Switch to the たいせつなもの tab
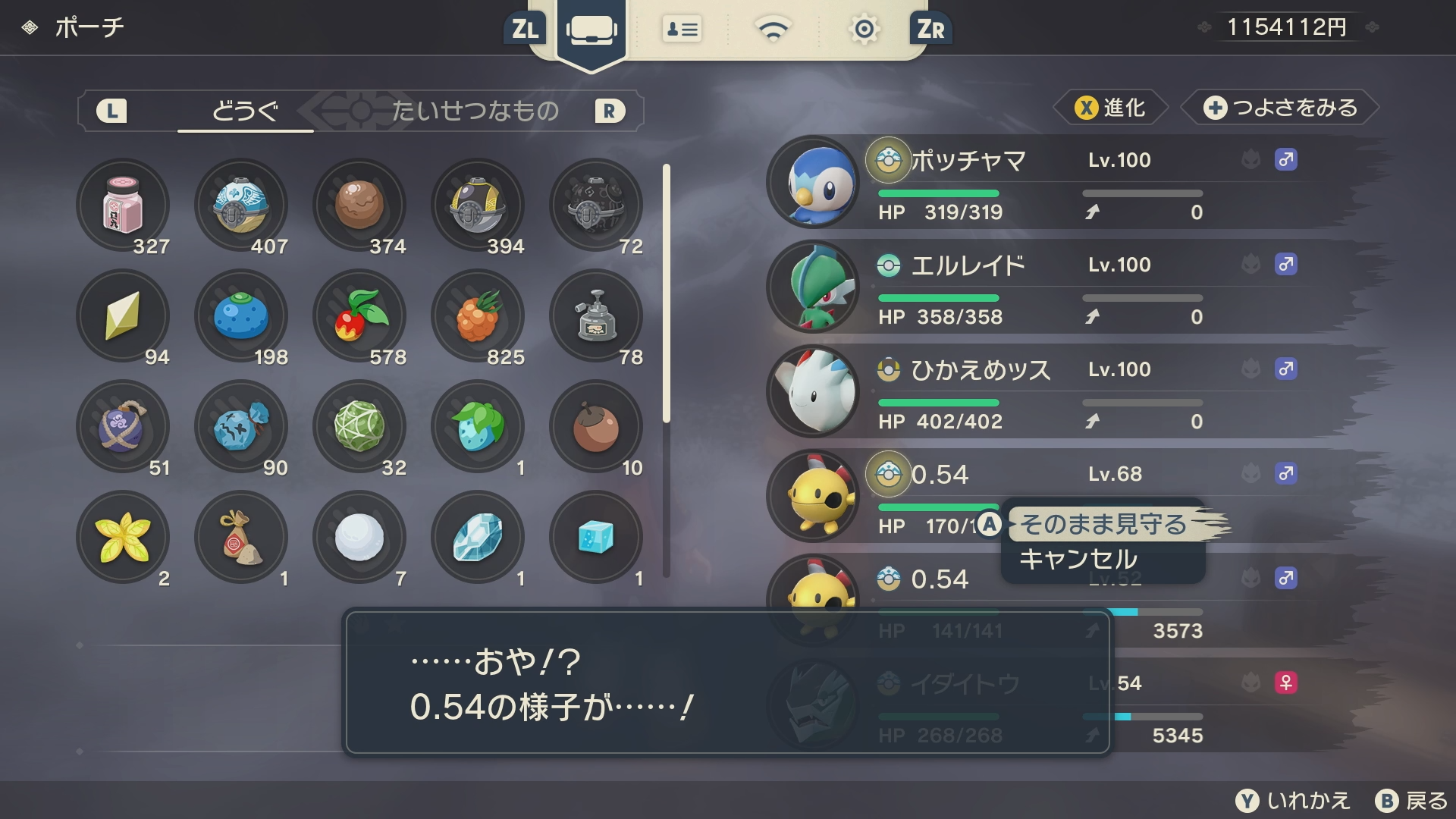The image size is (1456, 819). (475, 111)
